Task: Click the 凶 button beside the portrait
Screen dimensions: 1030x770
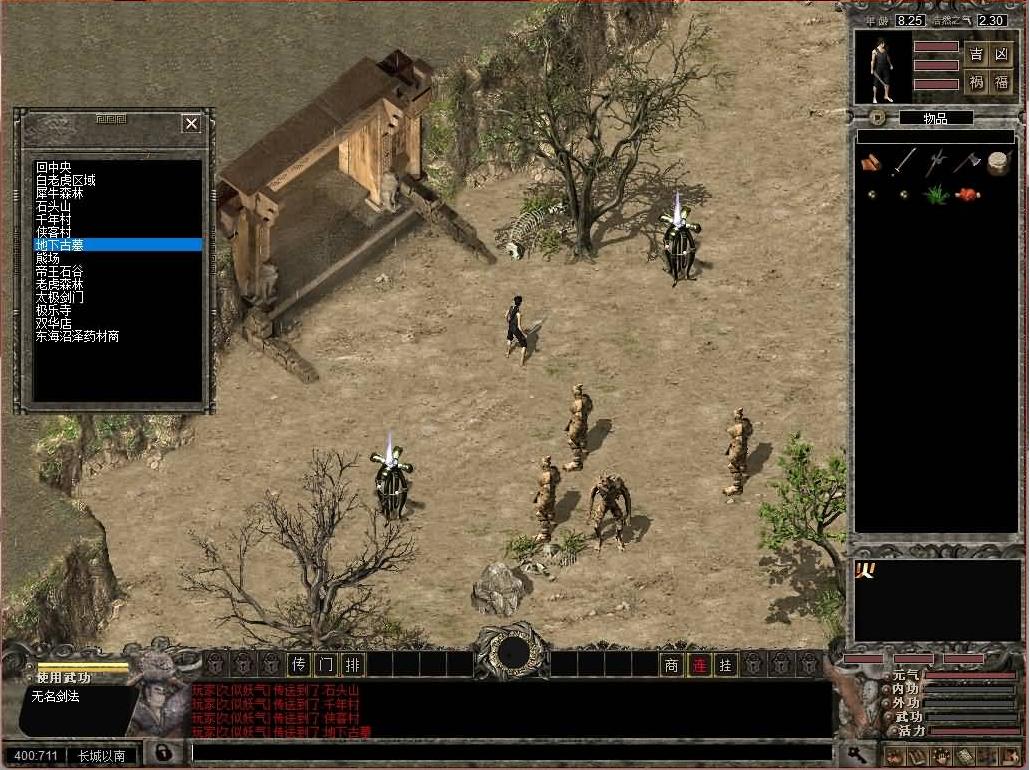Action: tap(1001, 54)
